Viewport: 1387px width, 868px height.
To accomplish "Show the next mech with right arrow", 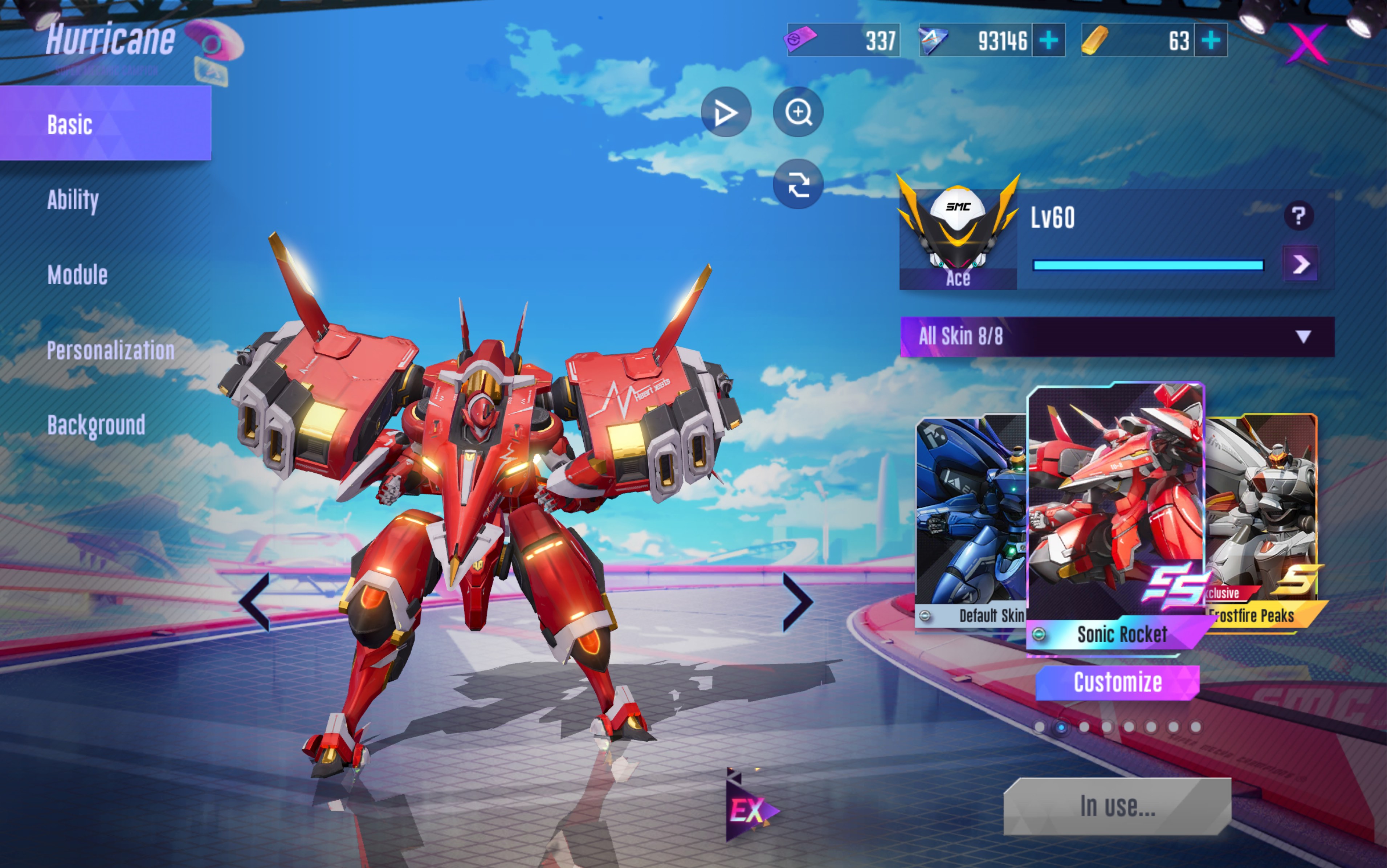I will [797, 602].
